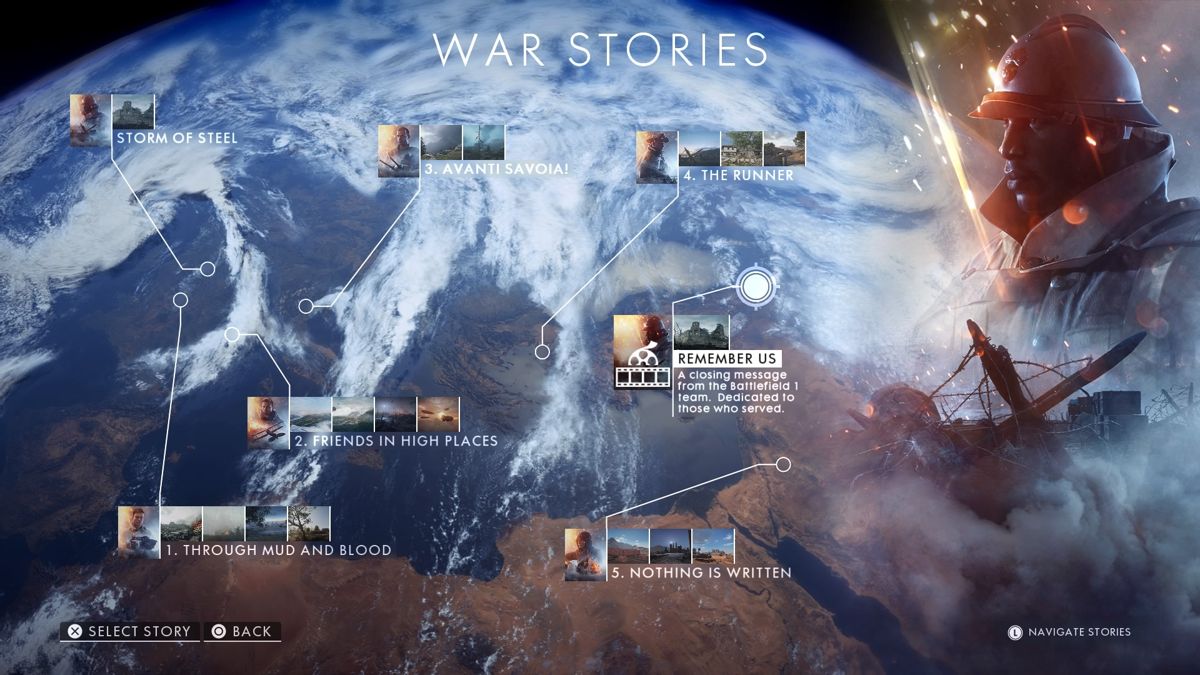Screen dimensions: 1200x675
Task: Choose 2. Friends in High Places story
Action: coord(395,441)
